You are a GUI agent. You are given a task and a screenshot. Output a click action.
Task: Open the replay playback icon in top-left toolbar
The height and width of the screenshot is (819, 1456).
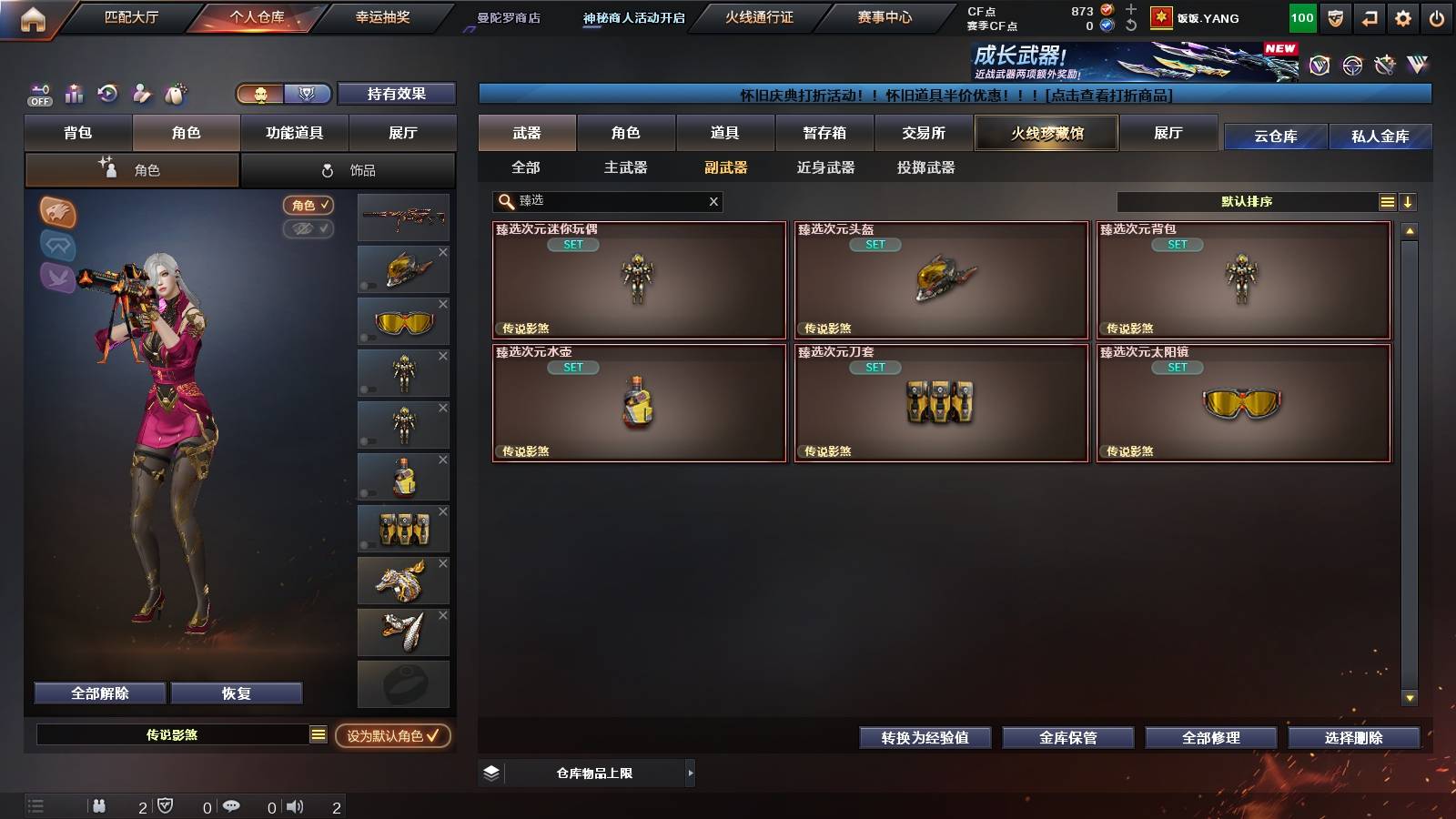coord(107,94)
